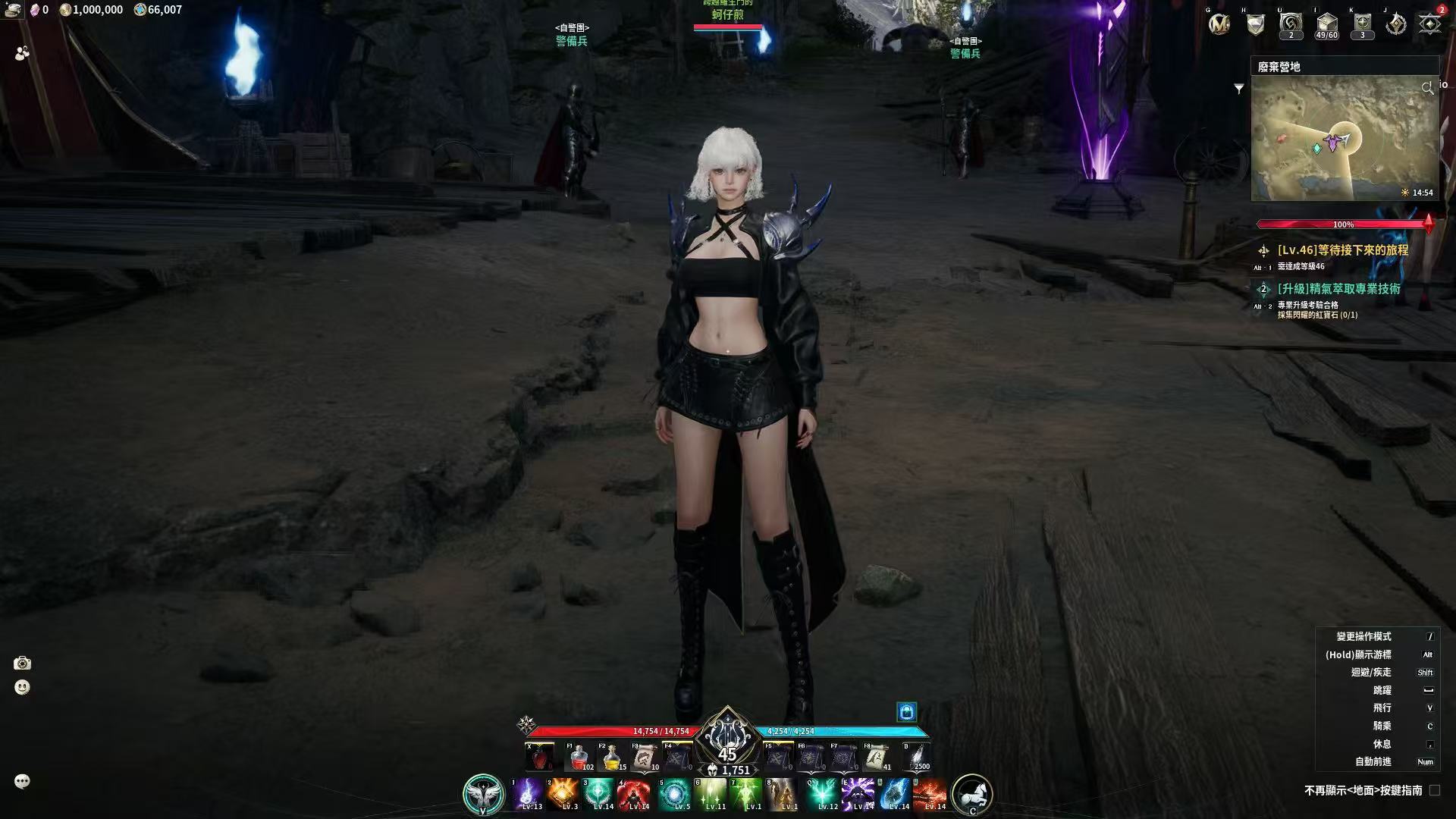Open the minimap filter funnel
This screenshot has width=1456, height=819.
click(1239, 89)
